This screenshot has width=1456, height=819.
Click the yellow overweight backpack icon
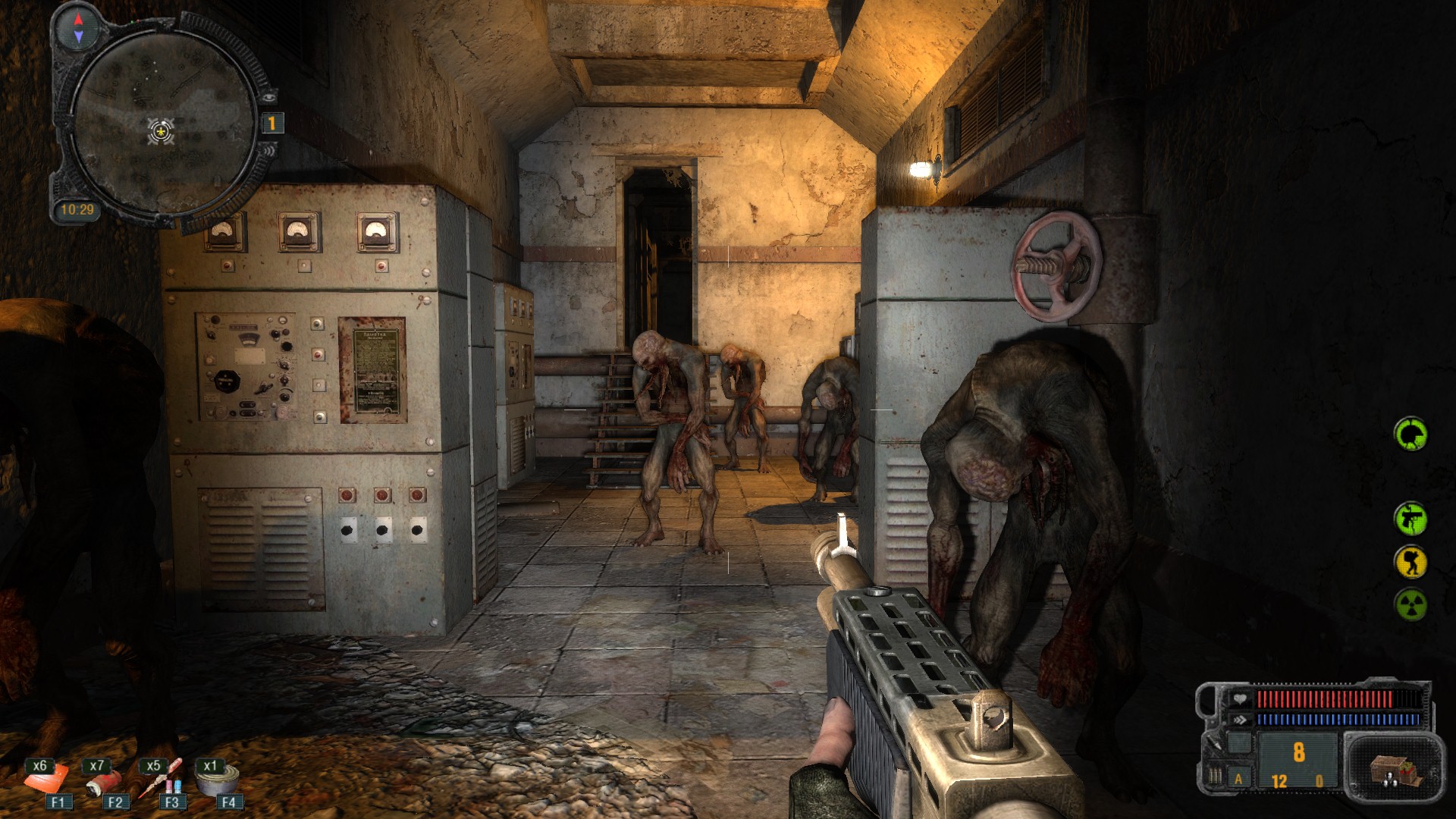1410,563
